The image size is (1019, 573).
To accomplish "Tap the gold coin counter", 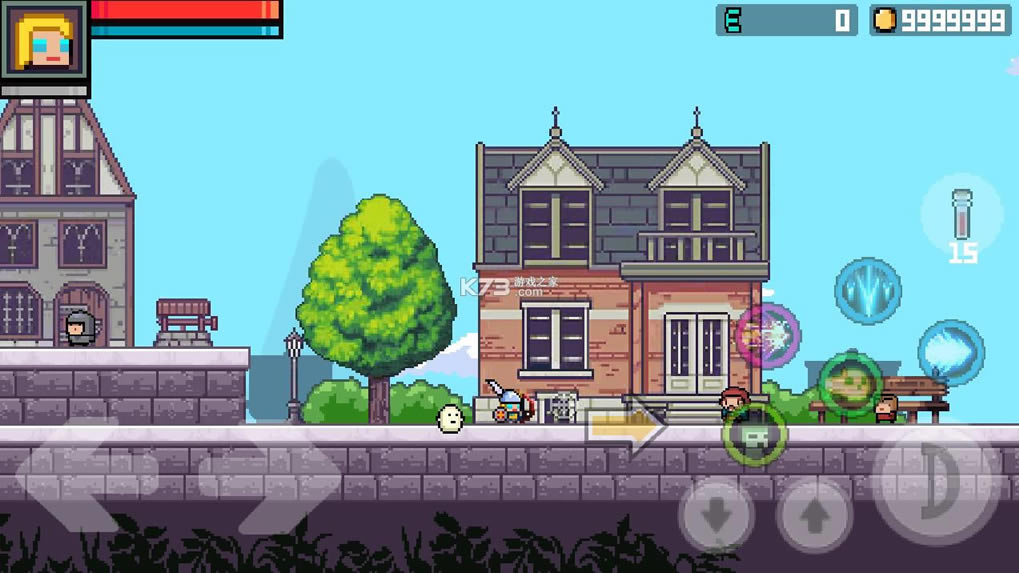I will tap(940, 20).
